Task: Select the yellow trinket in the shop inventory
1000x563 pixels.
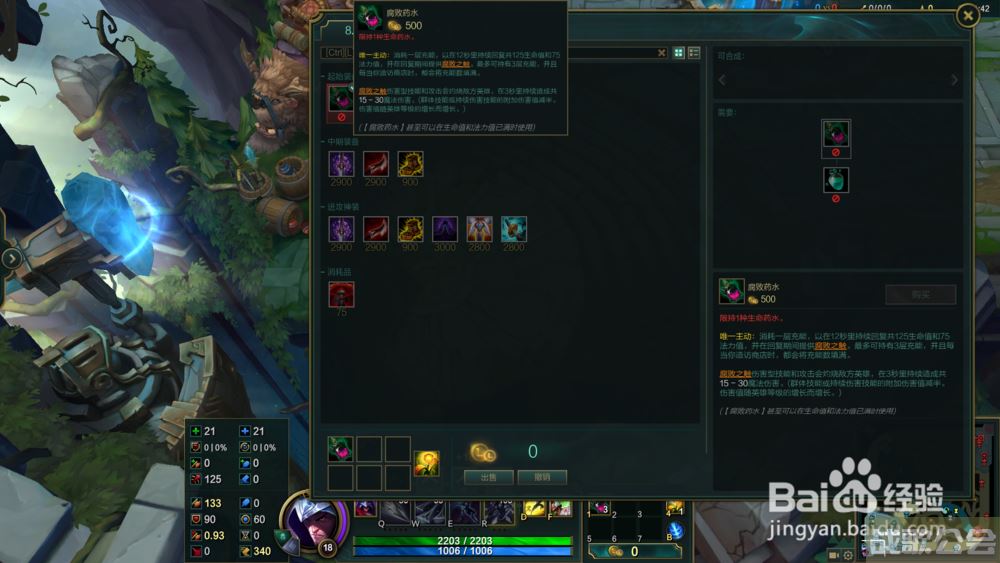Action: 428,463
